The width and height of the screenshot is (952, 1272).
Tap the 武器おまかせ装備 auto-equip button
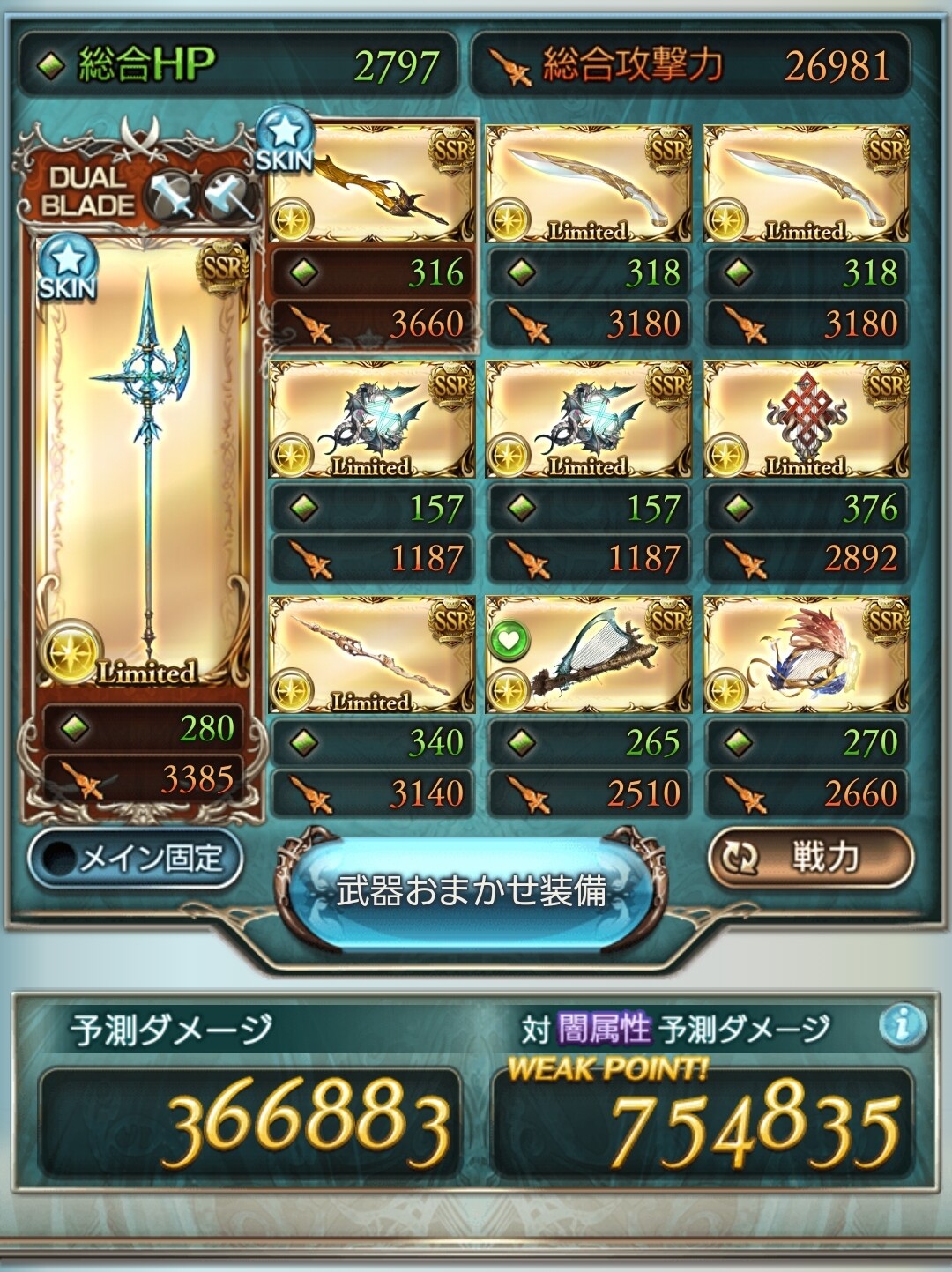point(472,891)
